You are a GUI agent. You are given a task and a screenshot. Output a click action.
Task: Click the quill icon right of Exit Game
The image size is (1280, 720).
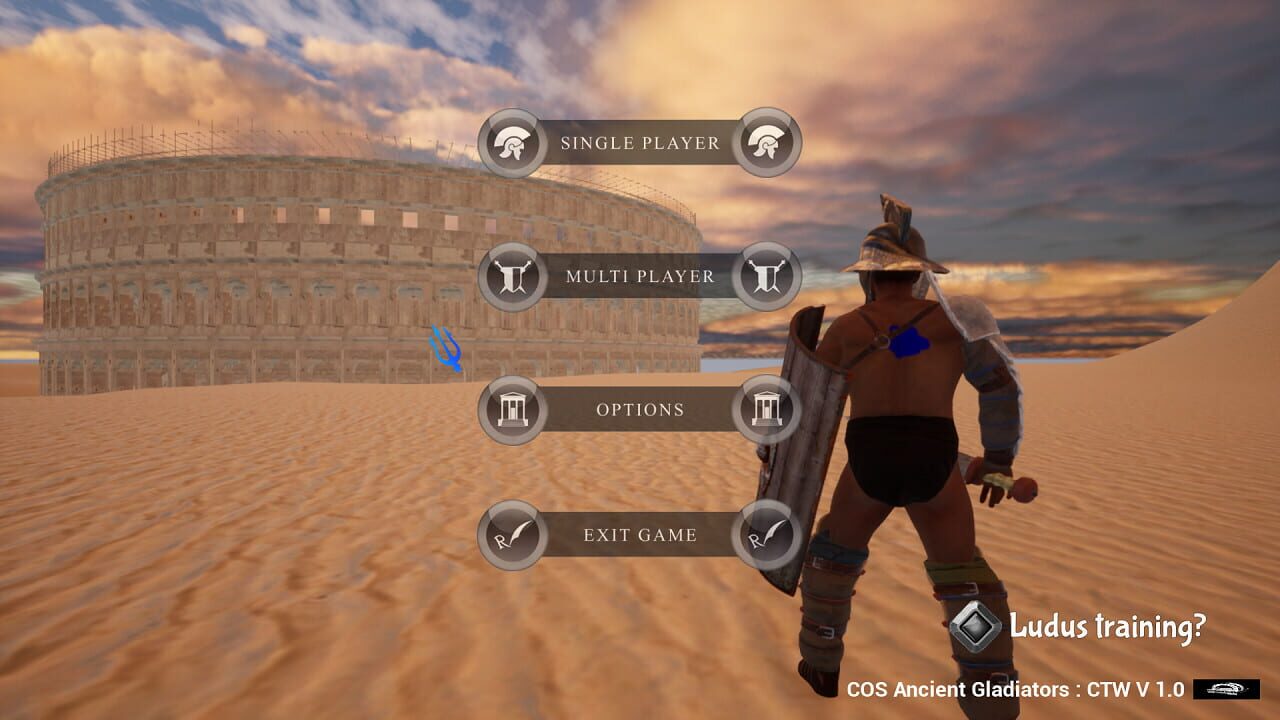point(766,535)
